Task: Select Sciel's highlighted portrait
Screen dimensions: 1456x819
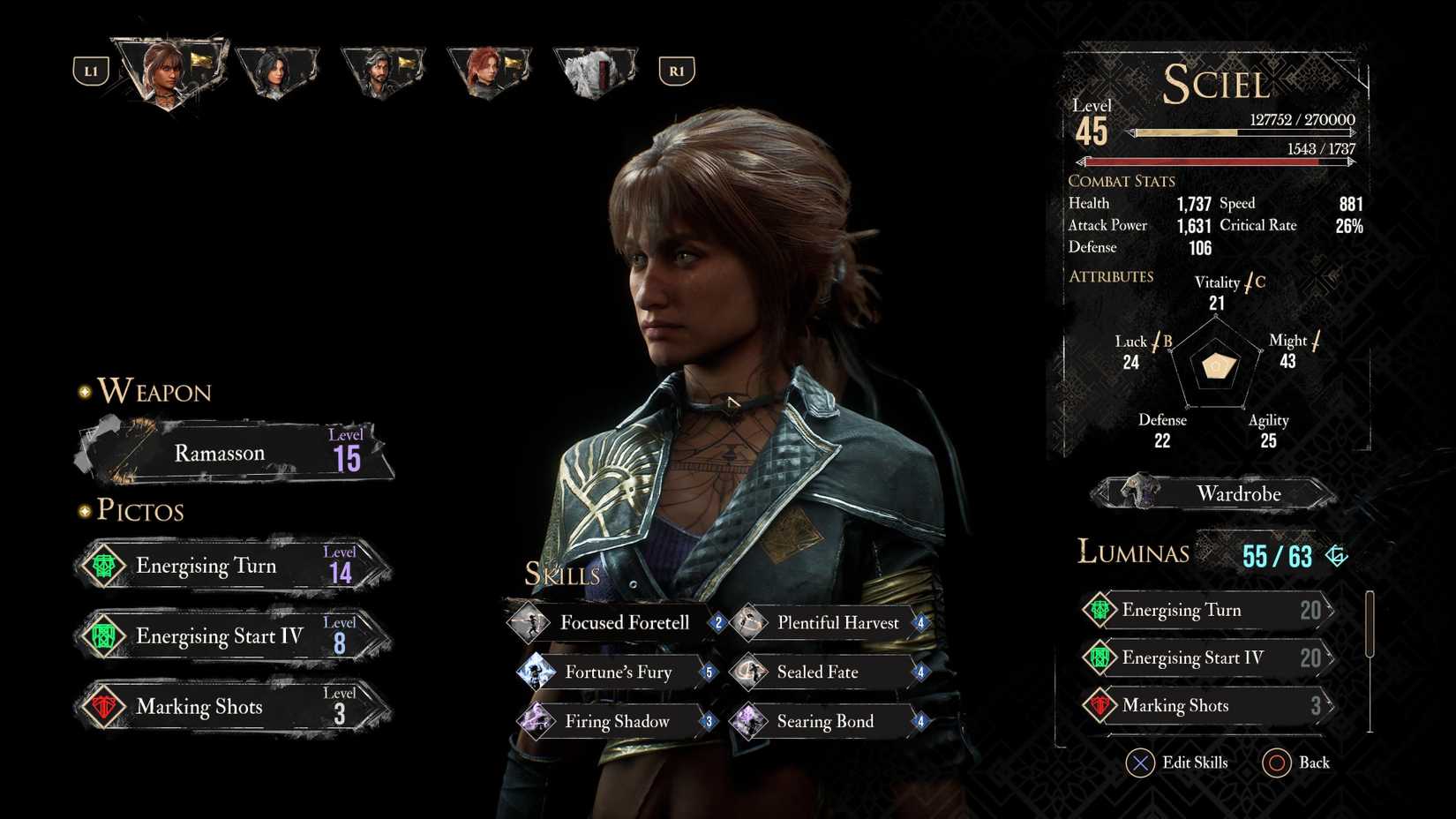Action: tap(168, 72)
